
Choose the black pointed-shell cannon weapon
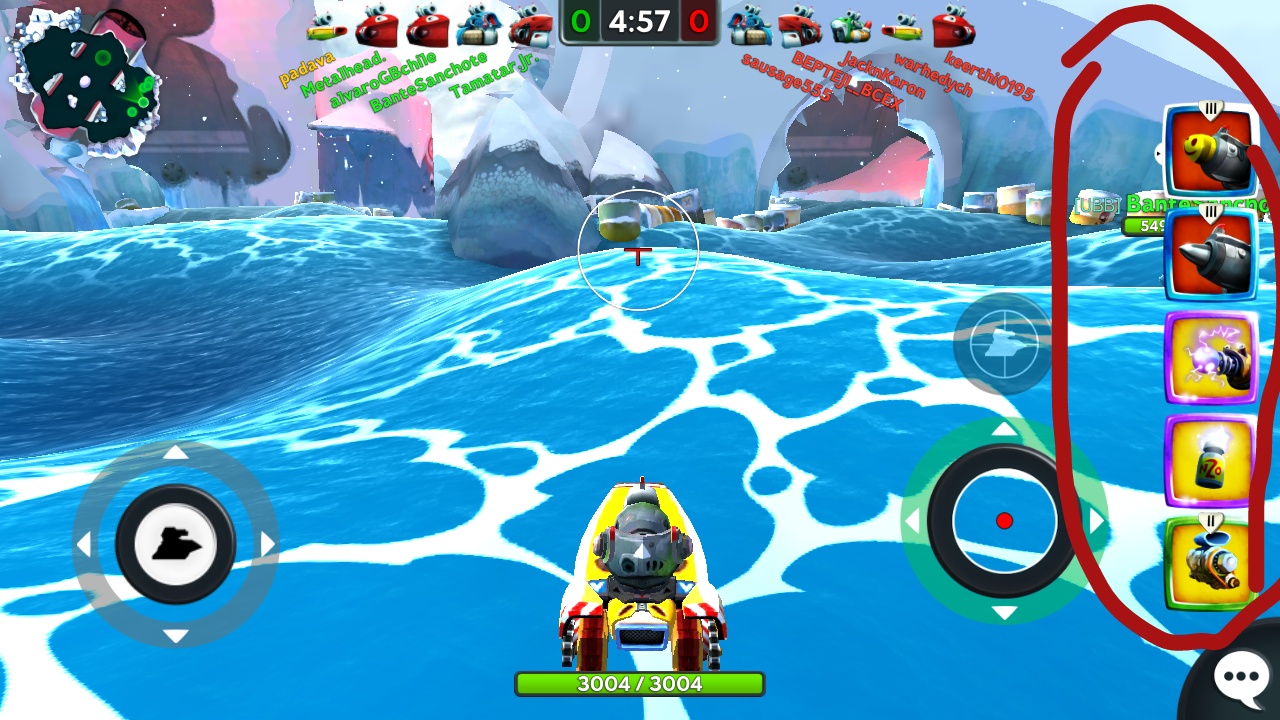pyautogui.click(x=1210, y=255)
